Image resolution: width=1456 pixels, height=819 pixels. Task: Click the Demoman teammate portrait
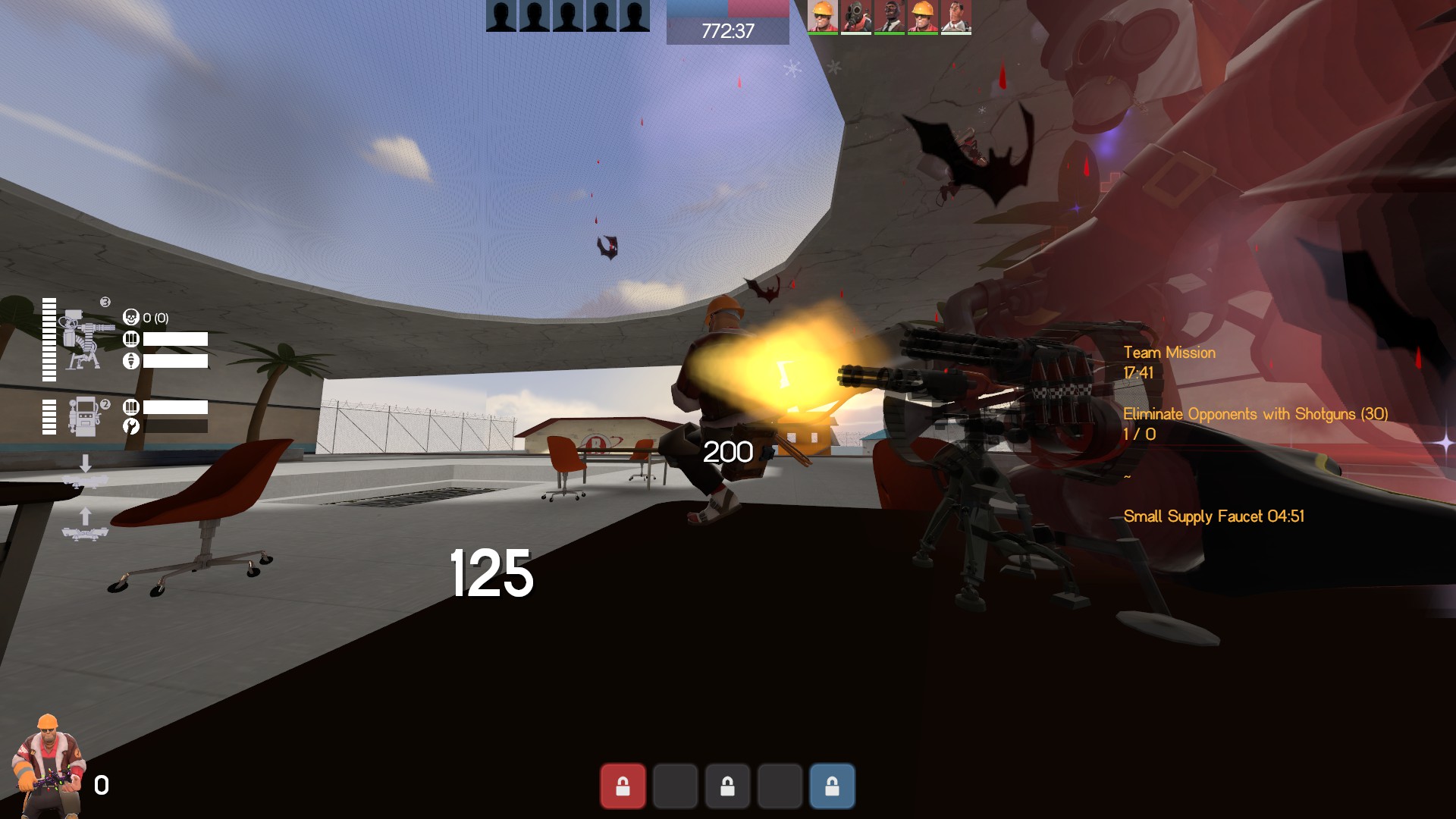pyautogui.click(x=889, y=17)
